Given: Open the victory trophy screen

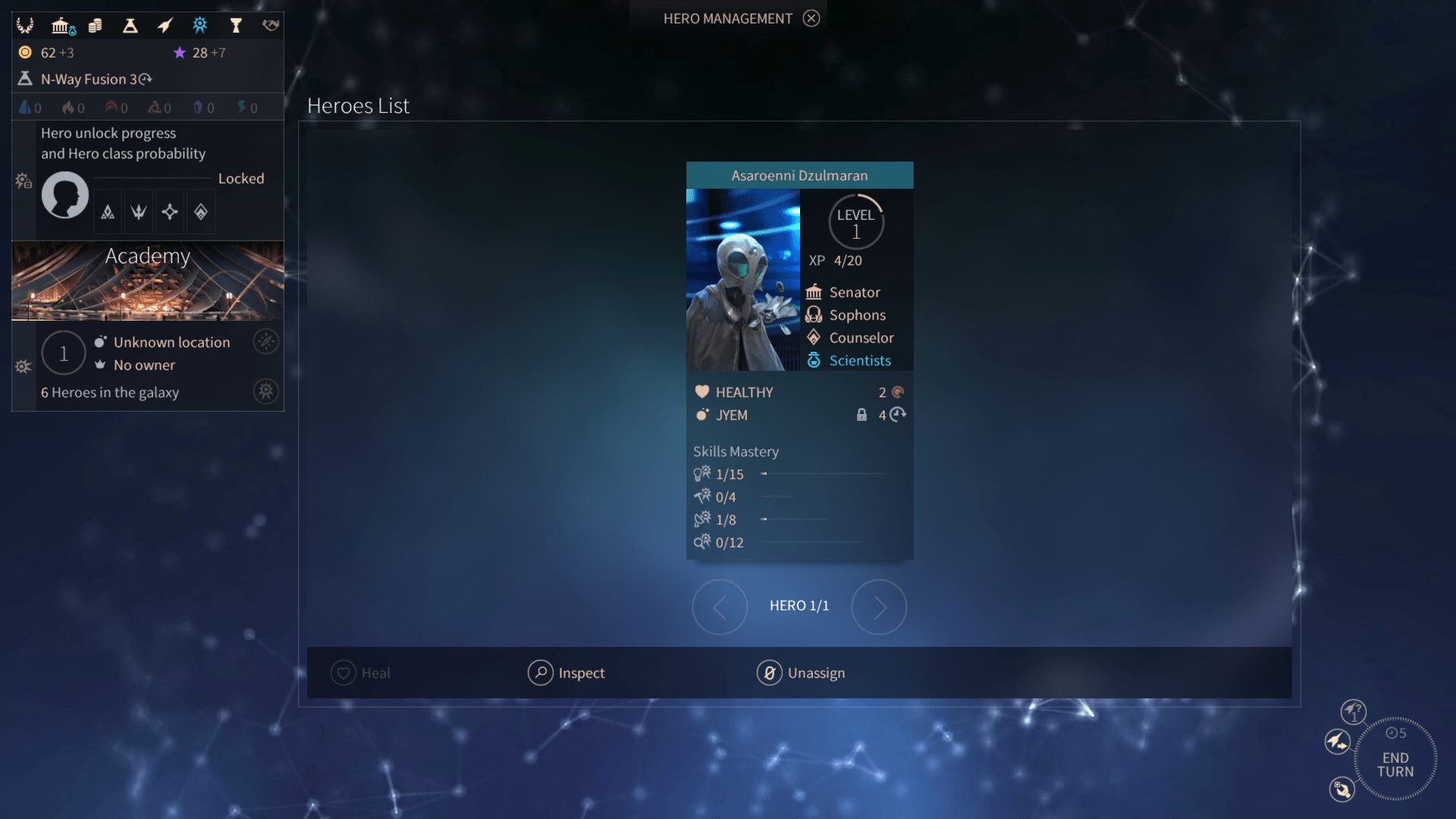Looking at the screenshot, I should tap(235, 26).
